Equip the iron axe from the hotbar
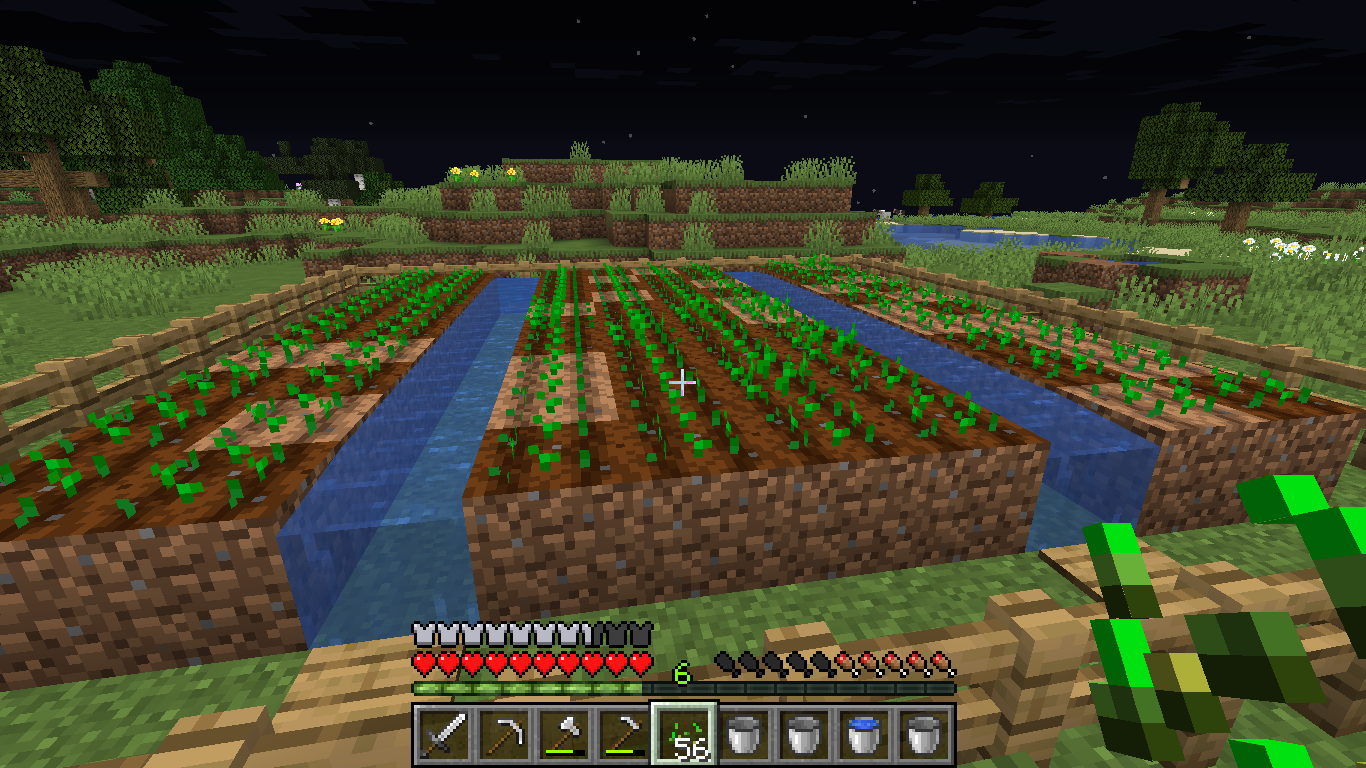1366x768 pixels. point(564,734)
